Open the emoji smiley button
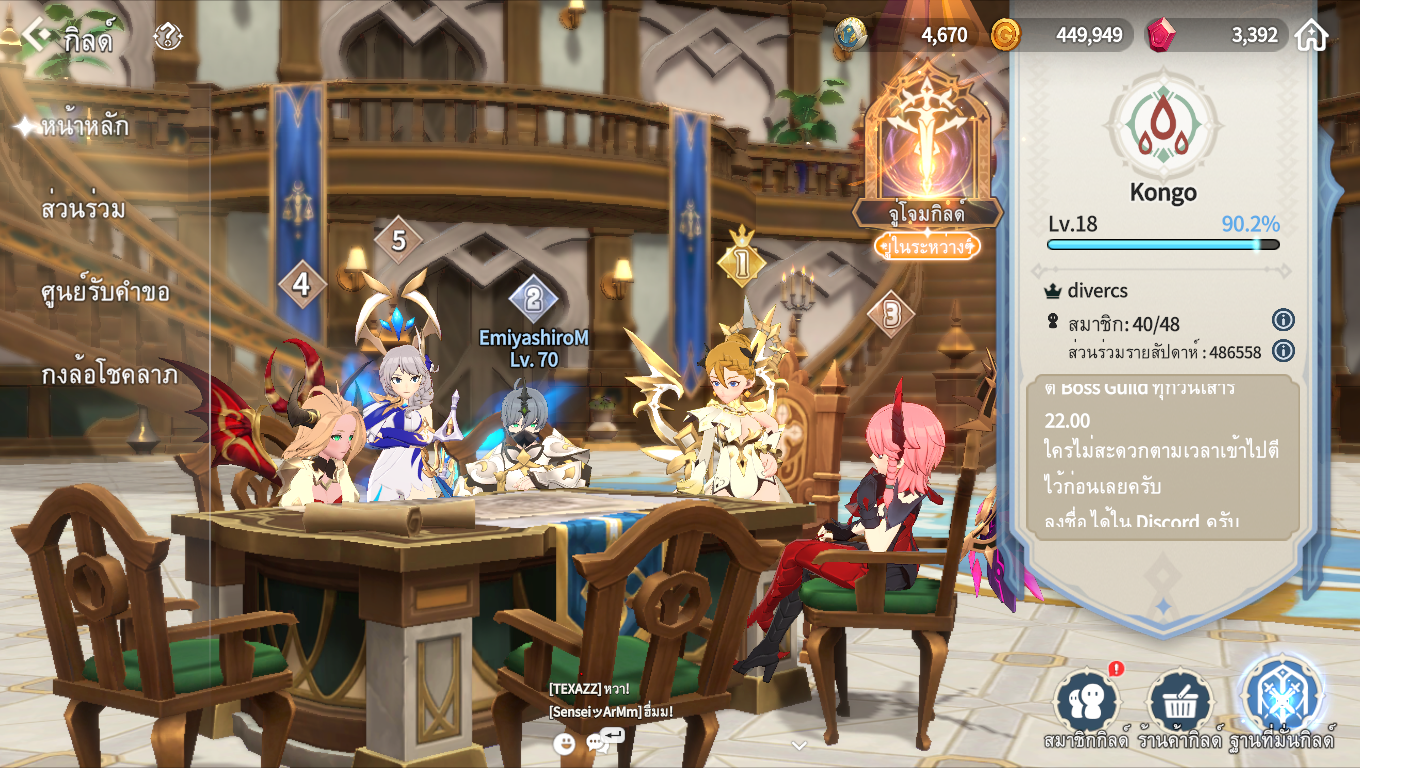Image resolution: width=1412 pixels, height=768 pixels. pos(564,743)
